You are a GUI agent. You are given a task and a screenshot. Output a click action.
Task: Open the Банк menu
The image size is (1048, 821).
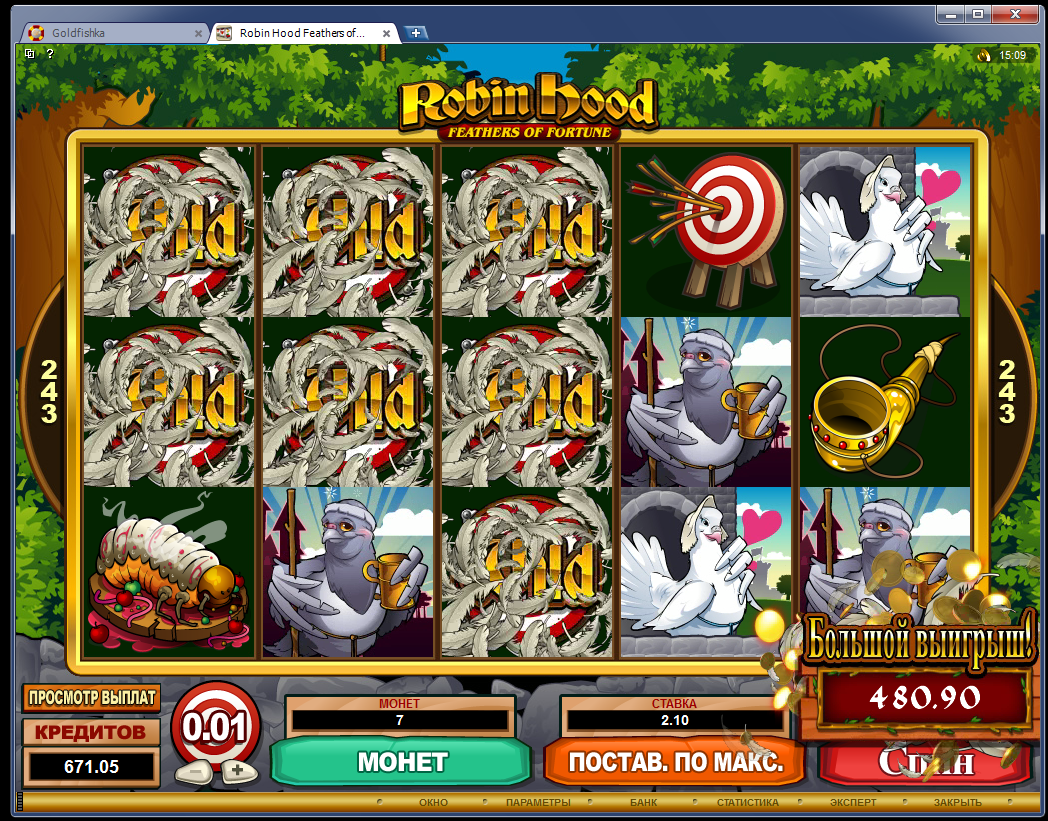[x=643, y=803]
